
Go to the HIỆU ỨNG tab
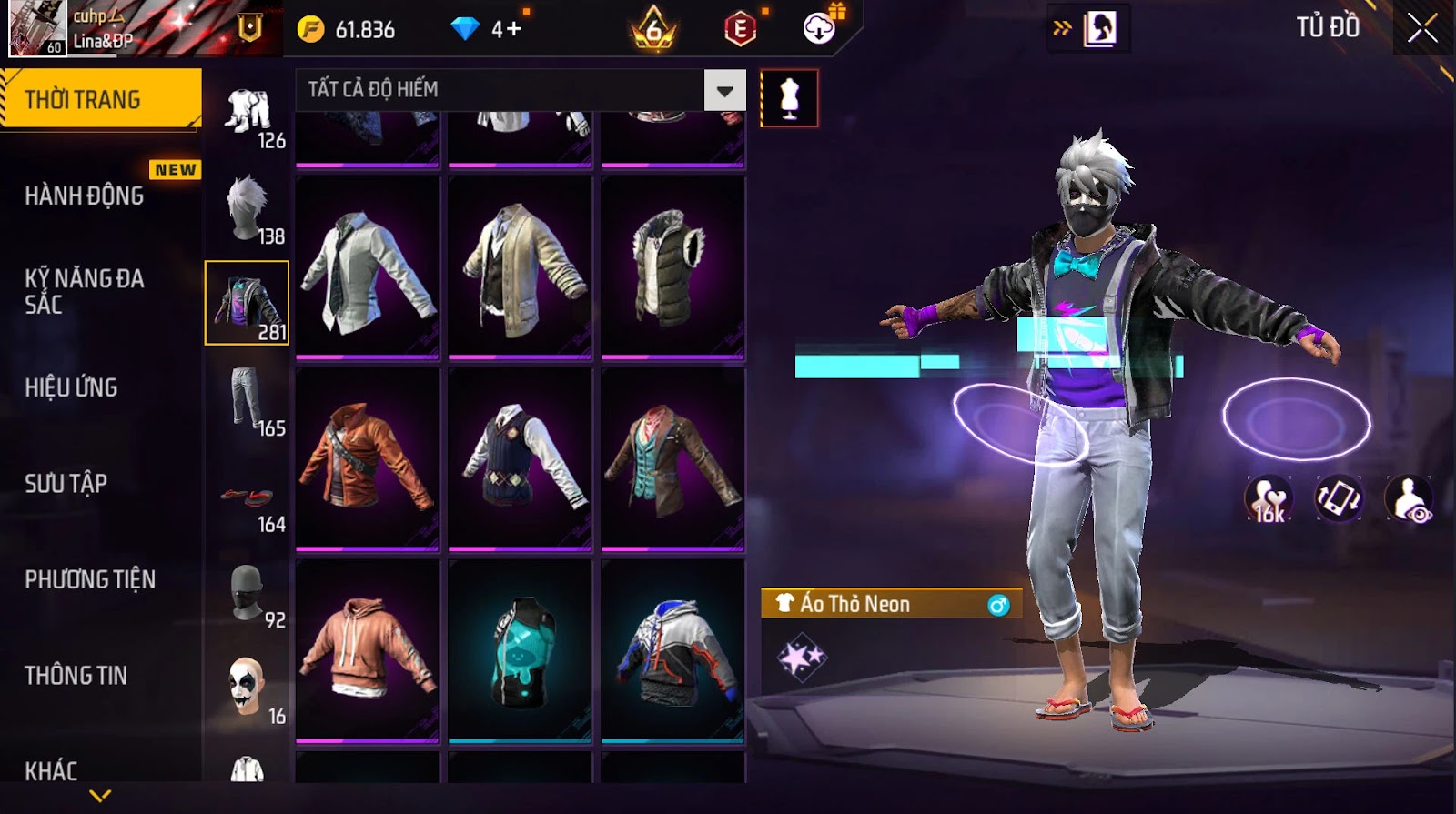click(72, 387)
